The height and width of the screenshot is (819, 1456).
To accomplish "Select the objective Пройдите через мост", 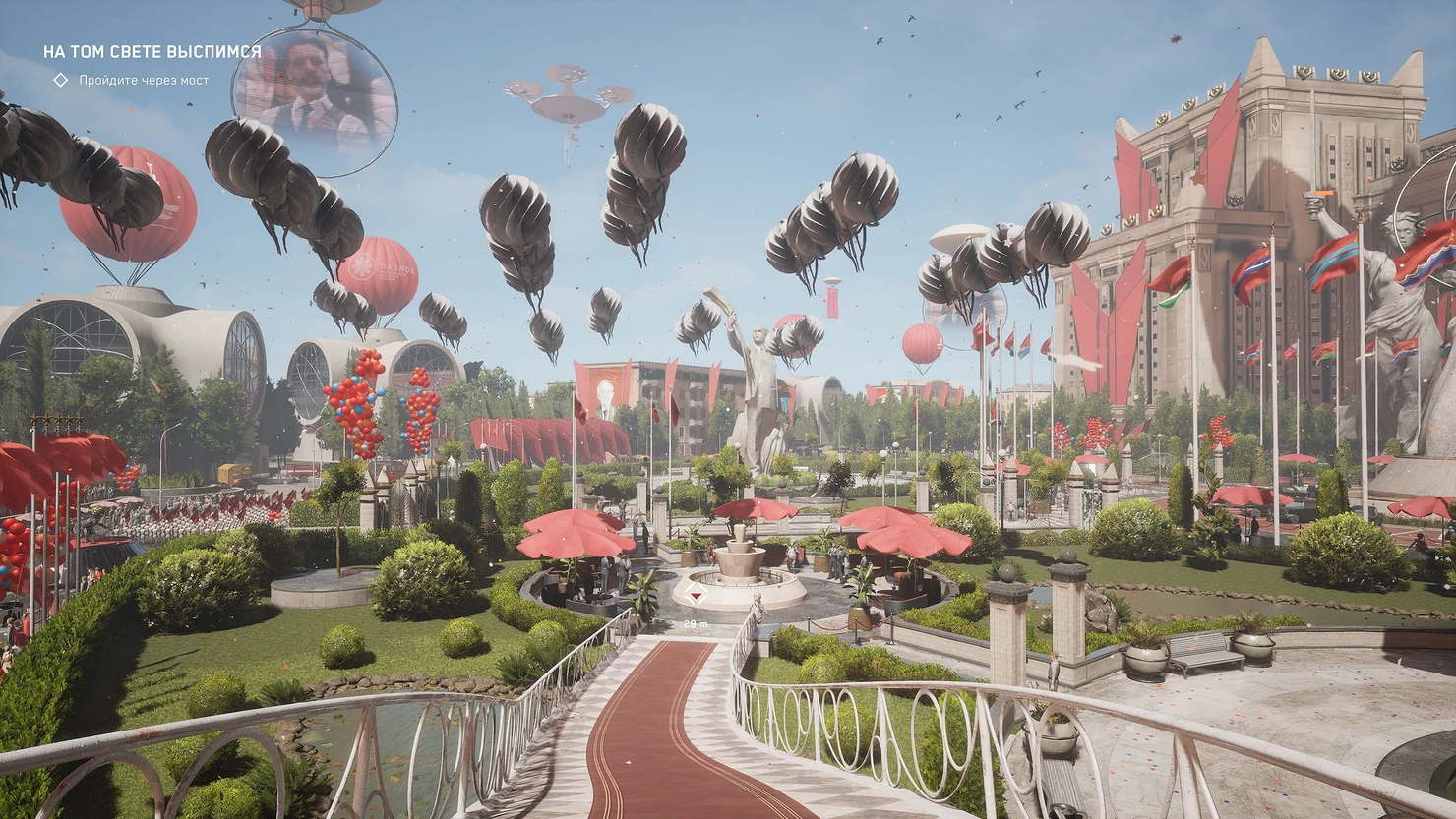I will [144, 80].
